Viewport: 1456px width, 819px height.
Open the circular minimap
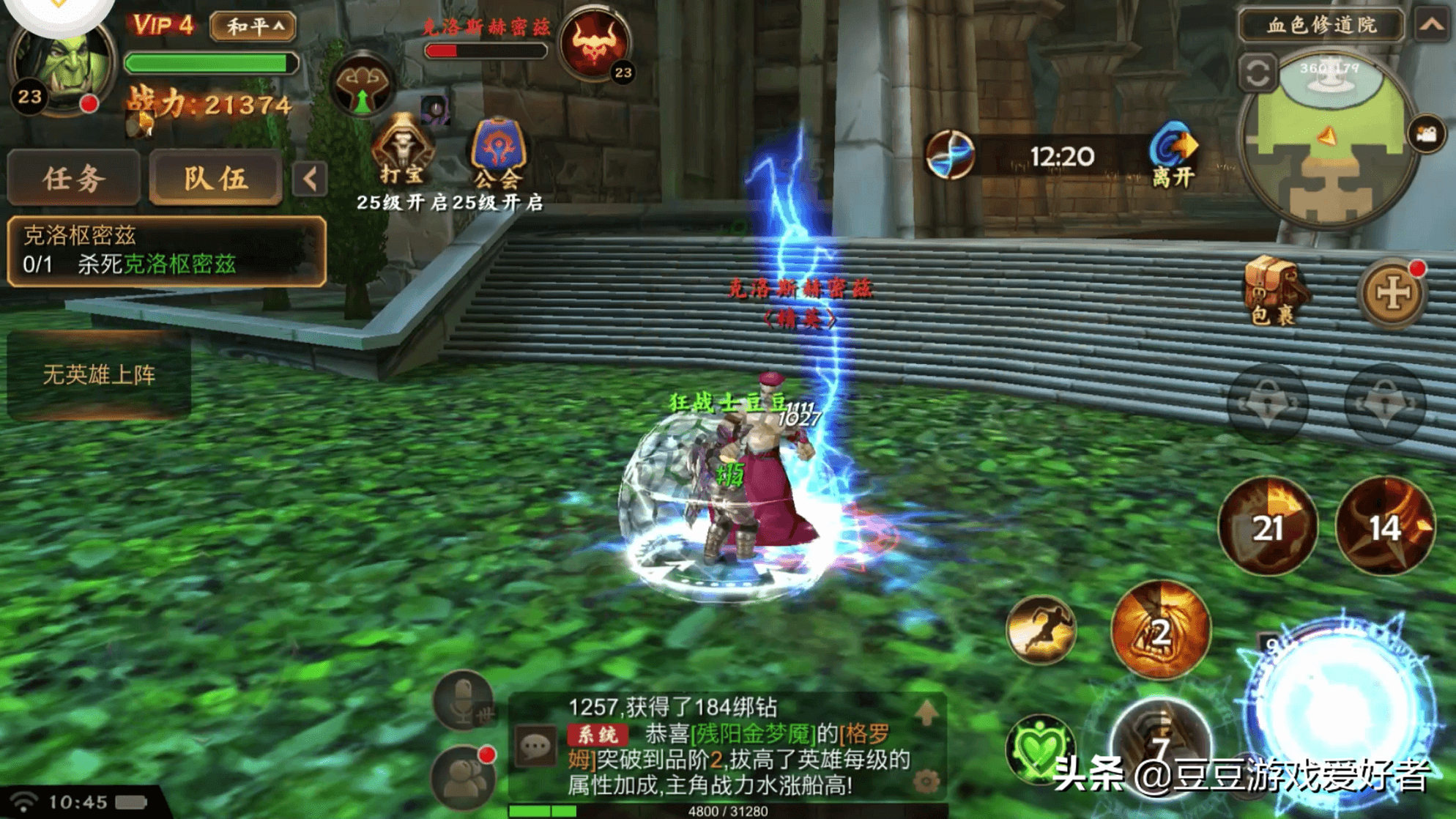pyautogui.click(x=1327, y=139)
